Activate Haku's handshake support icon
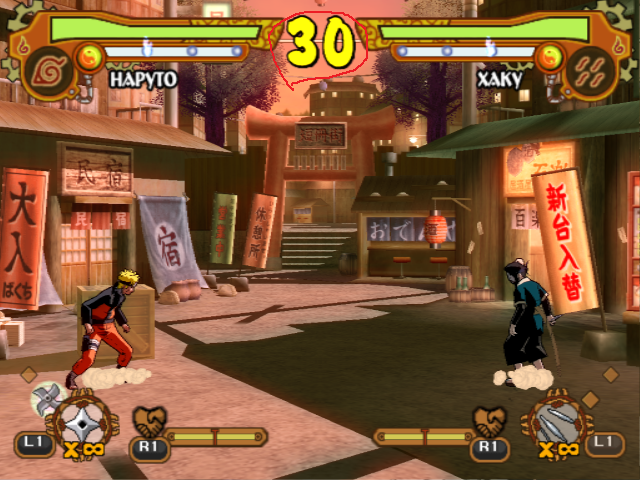The image size is (640, 480). point(489,420)
